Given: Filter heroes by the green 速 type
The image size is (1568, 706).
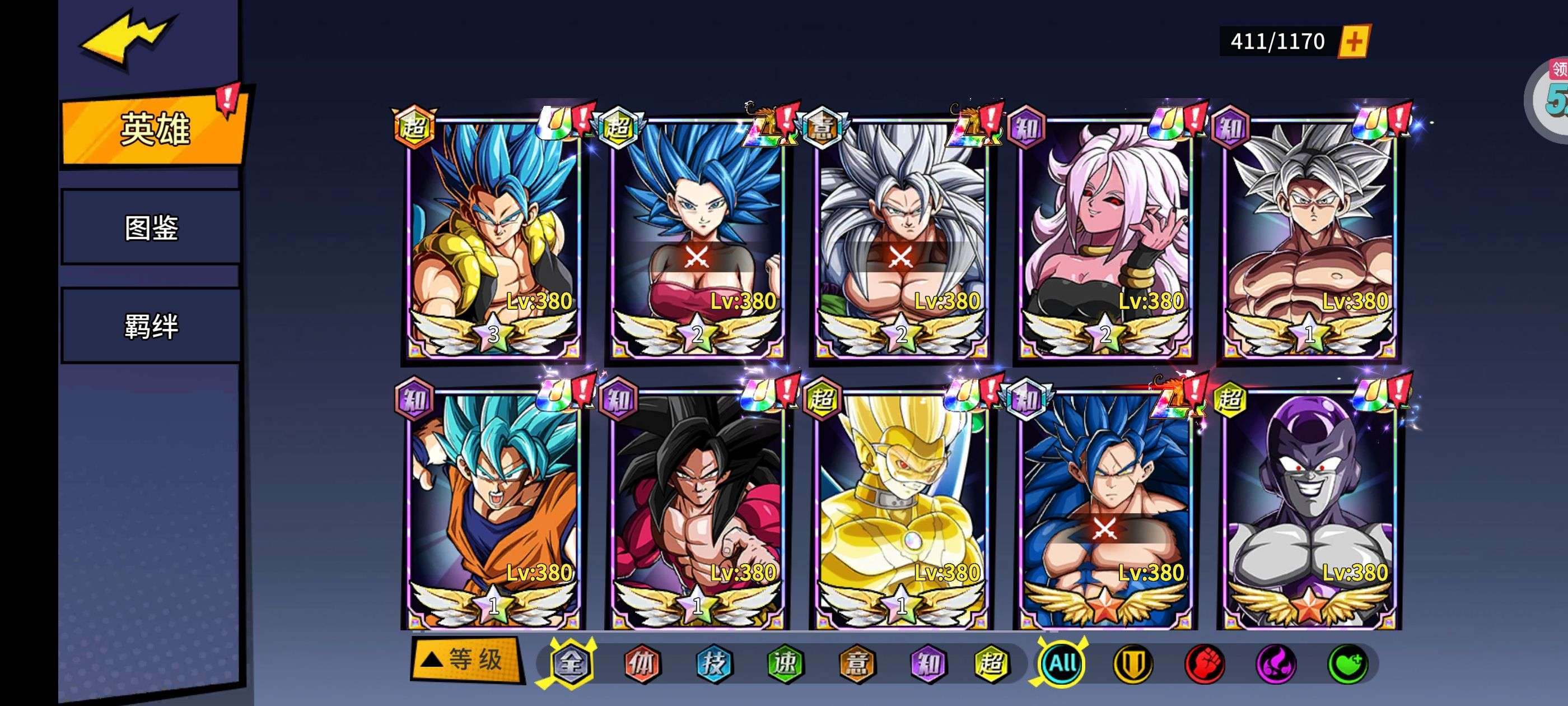Looking at the screenshot, I should (785, 663).
